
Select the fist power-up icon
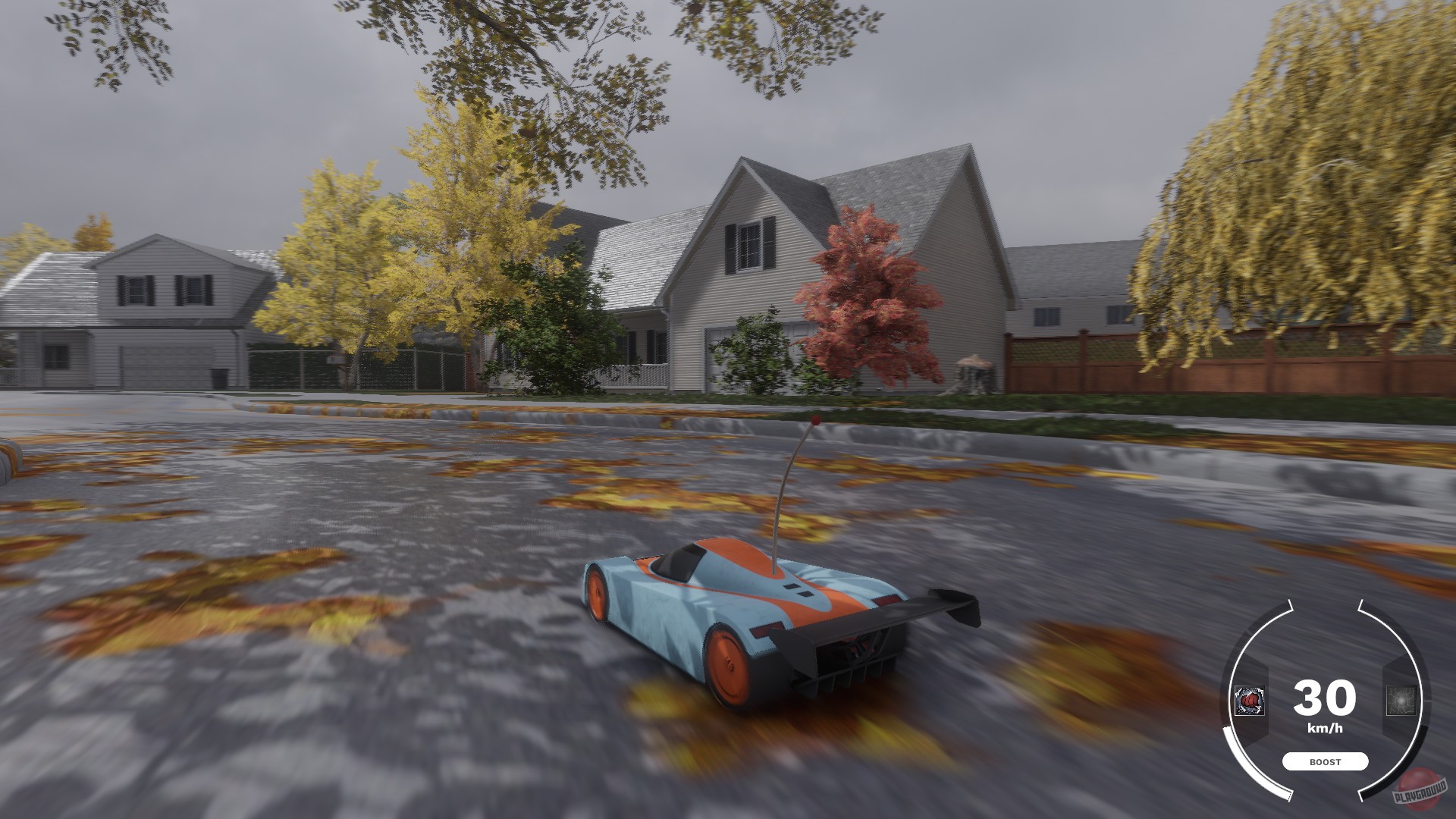(1249, 701)
